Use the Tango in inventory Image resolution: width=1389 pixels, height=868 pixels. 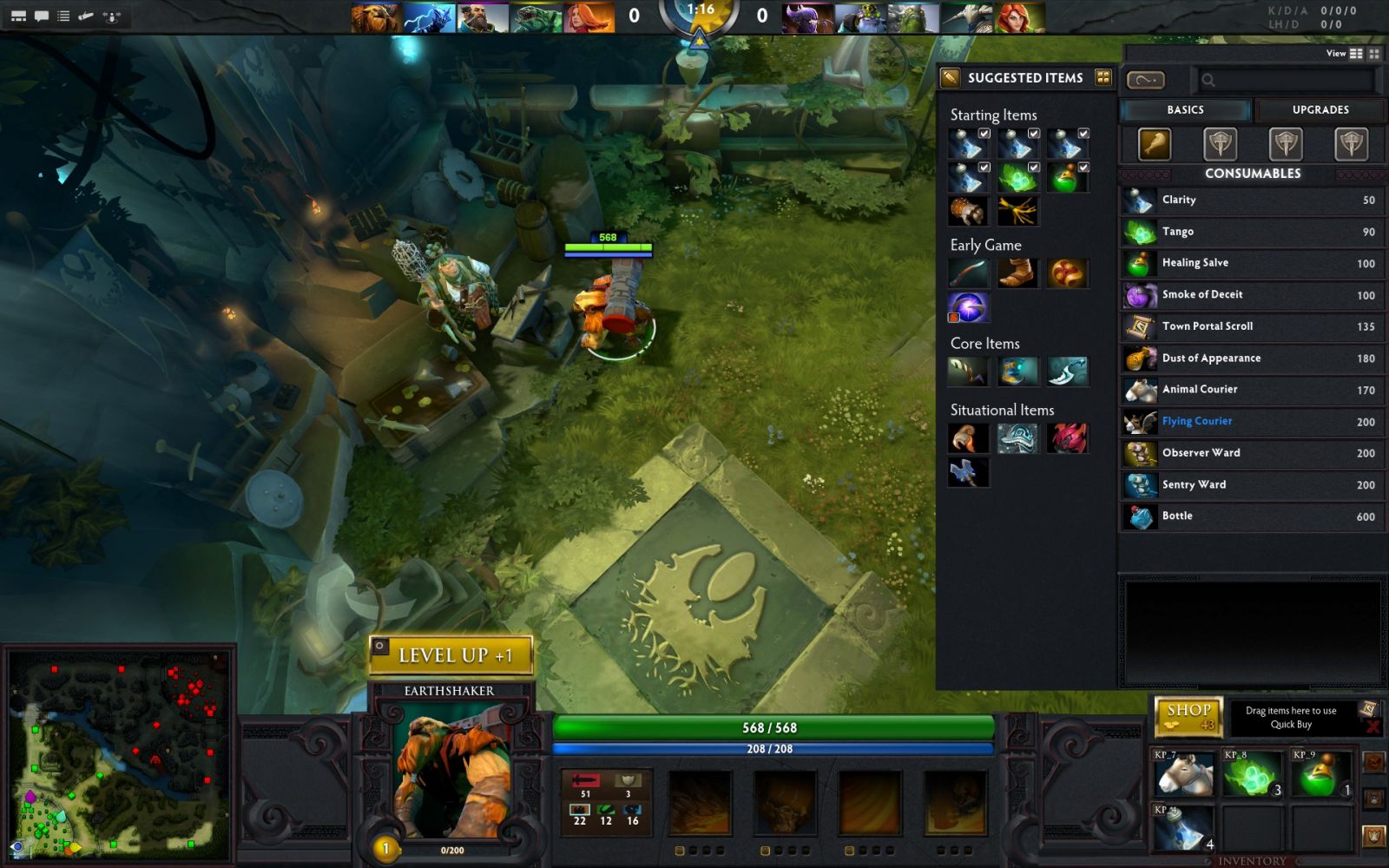point(1252,773)
